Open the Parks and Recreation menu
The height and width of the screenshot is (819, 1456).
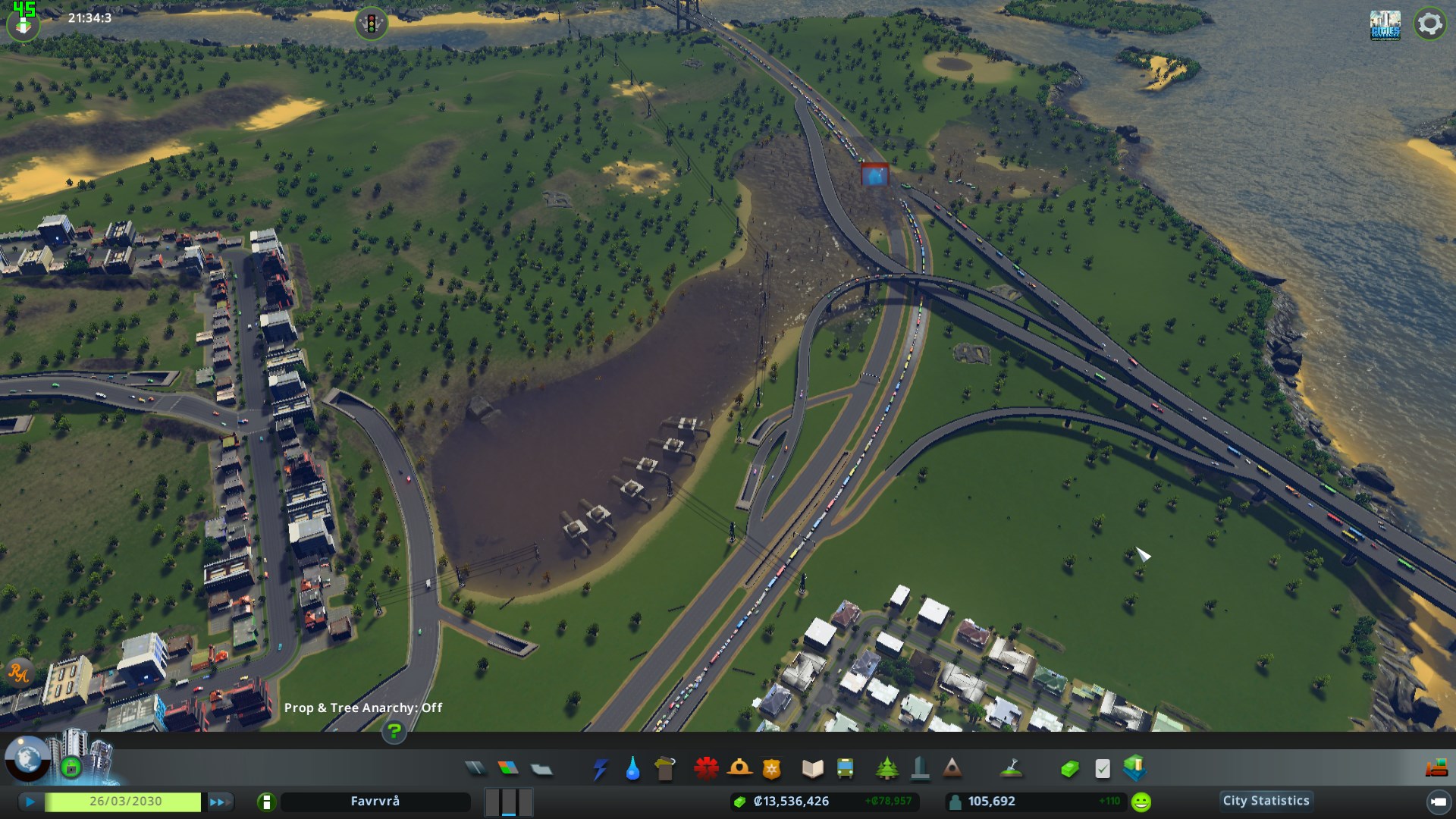[887, 769]
